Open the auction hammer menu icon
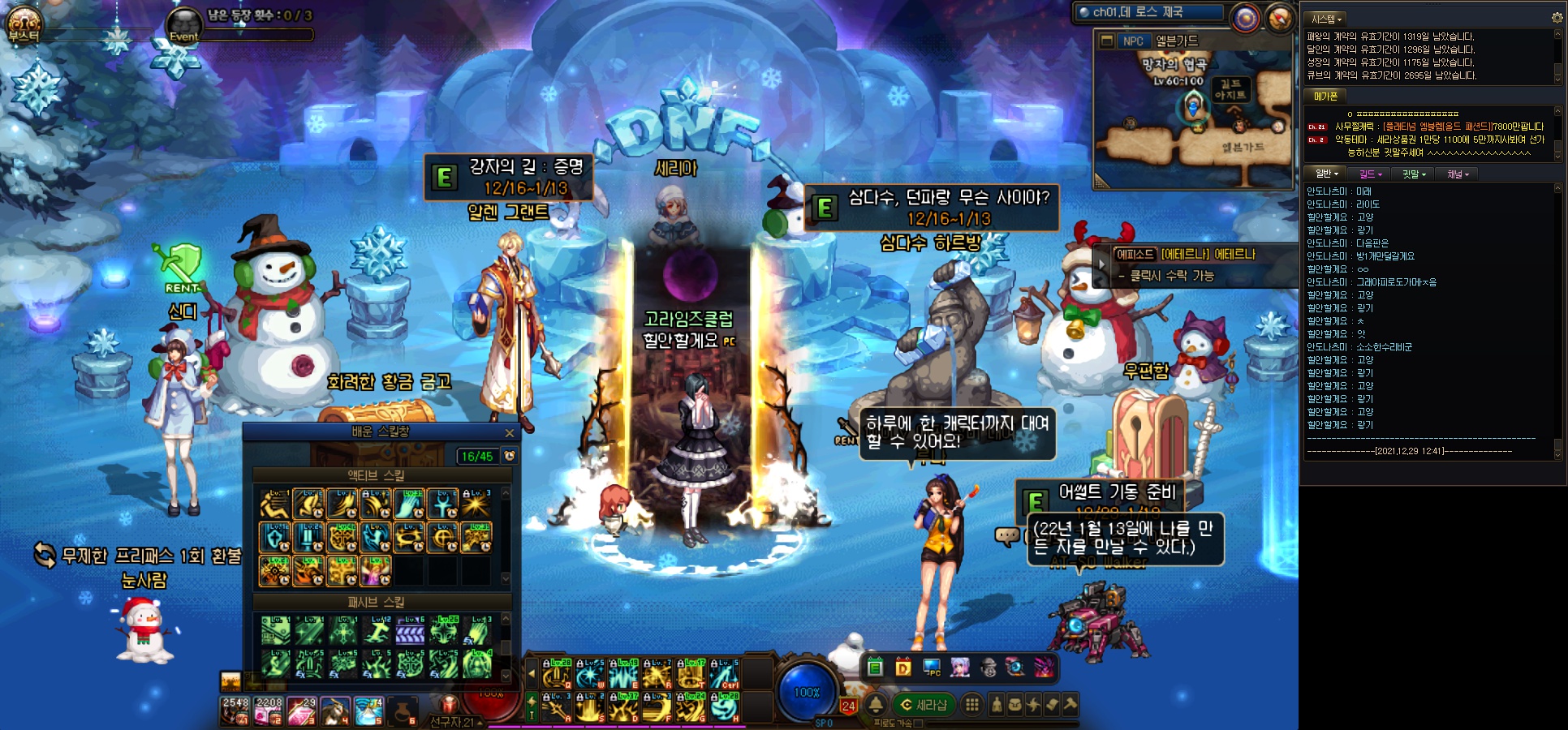Viewport: 1568px width, 730px height. pyautogui.click(x=1070, y=705)
